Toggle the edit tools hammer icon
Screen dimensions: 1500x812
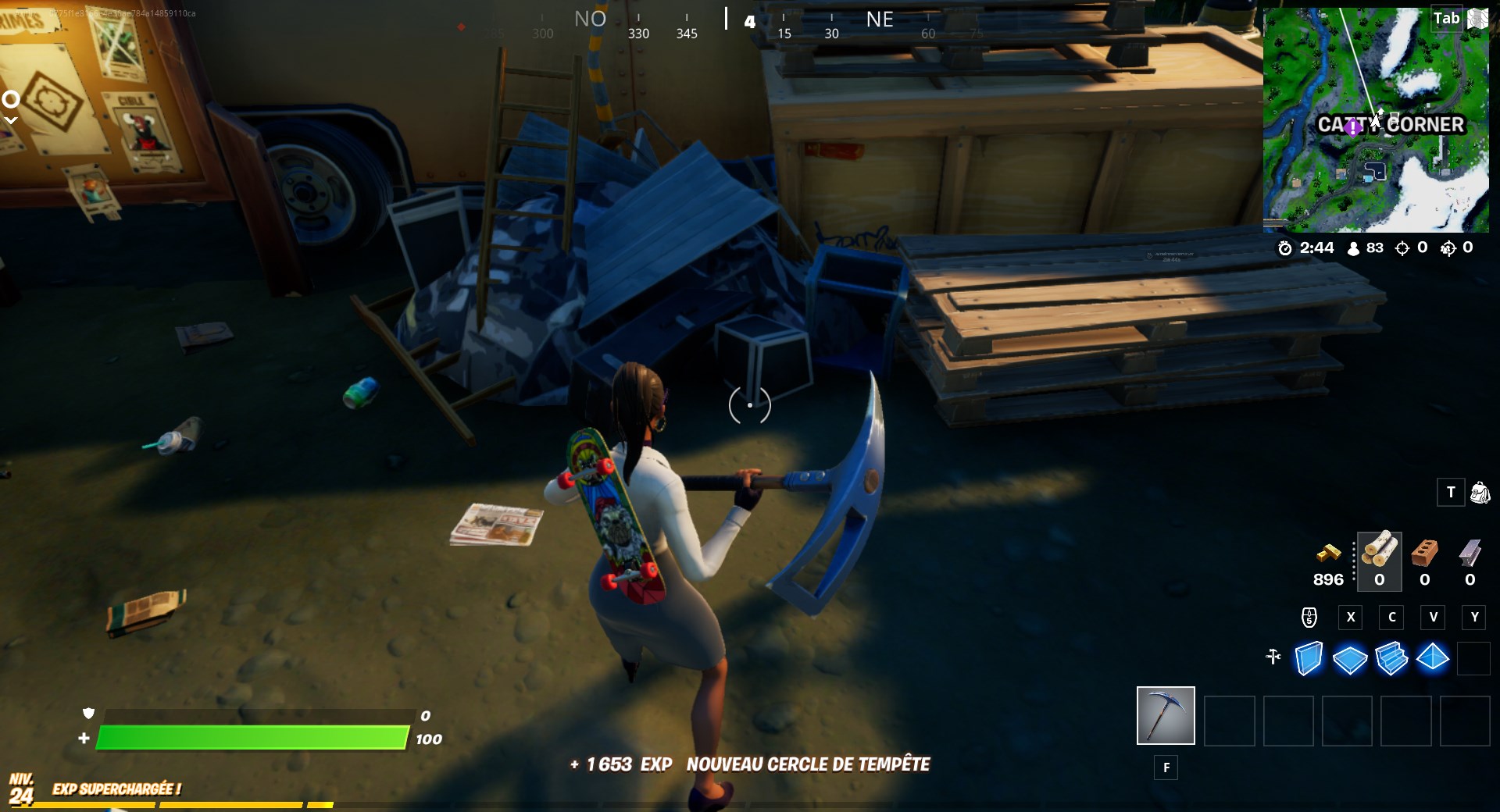tap(1273, 658)
